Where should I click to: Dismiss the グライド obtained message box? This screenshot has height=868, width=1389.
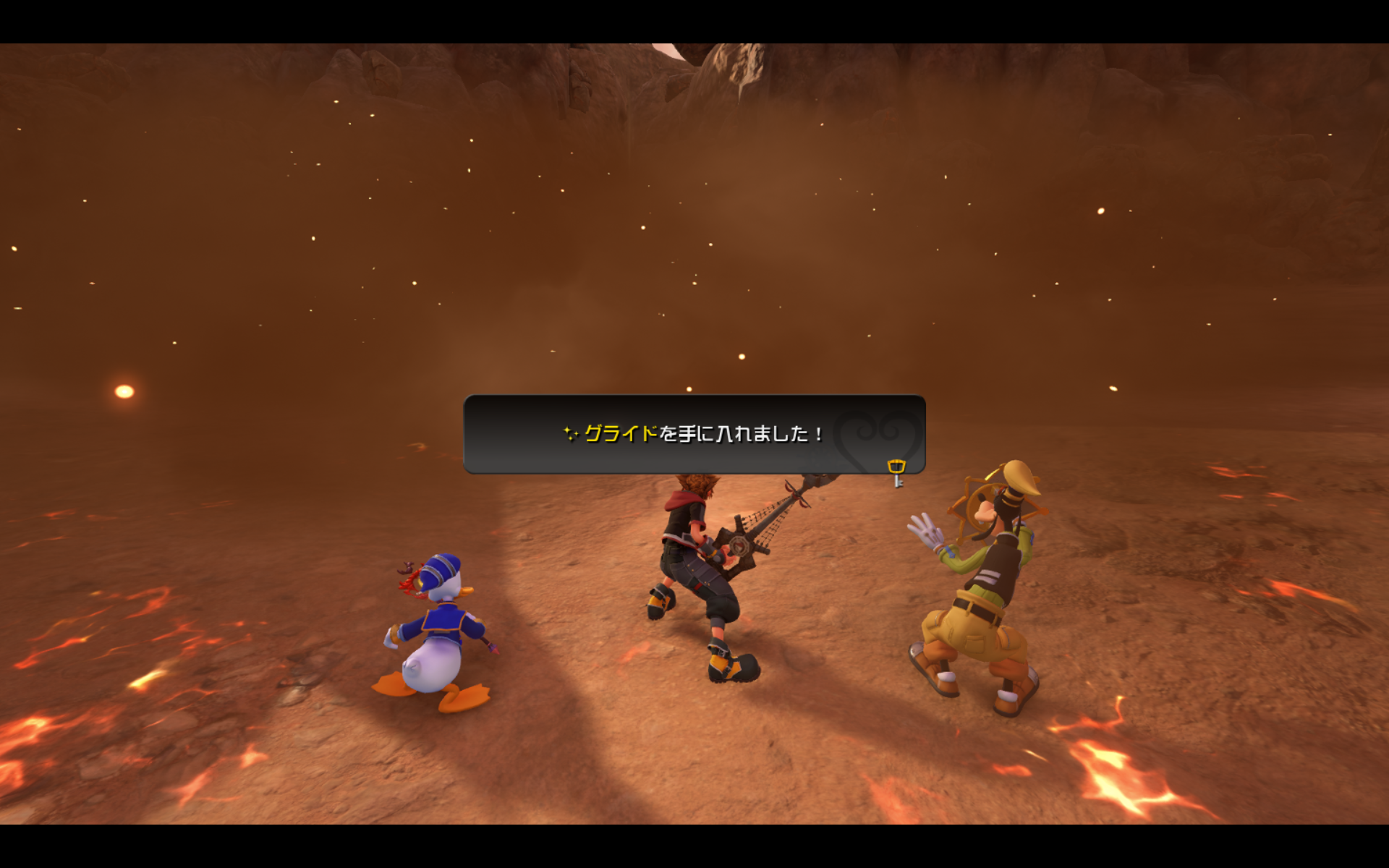[693, 434]
